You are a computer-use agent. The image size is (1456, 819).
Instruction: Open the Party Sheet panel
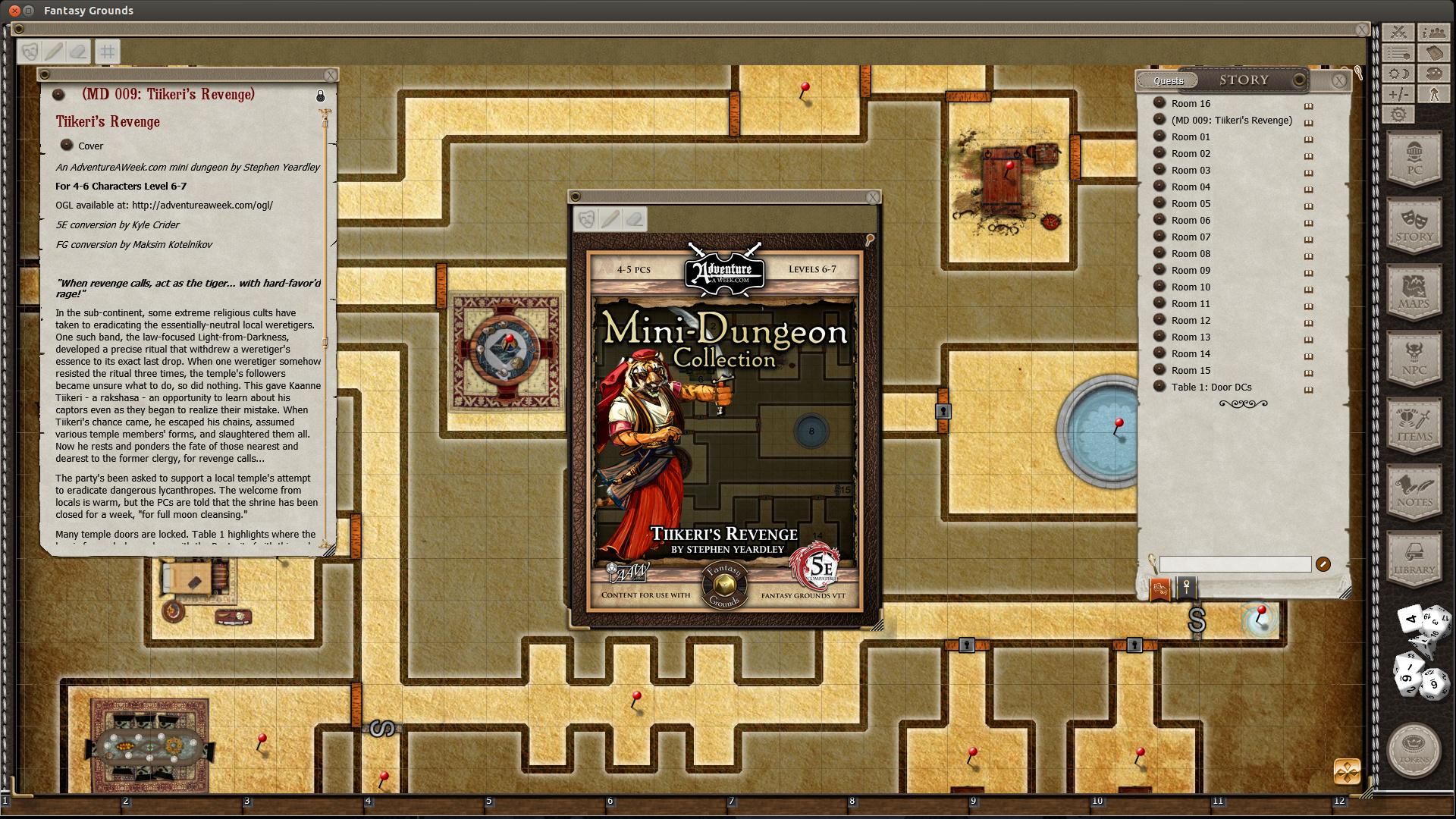[x=1433, y=32]
